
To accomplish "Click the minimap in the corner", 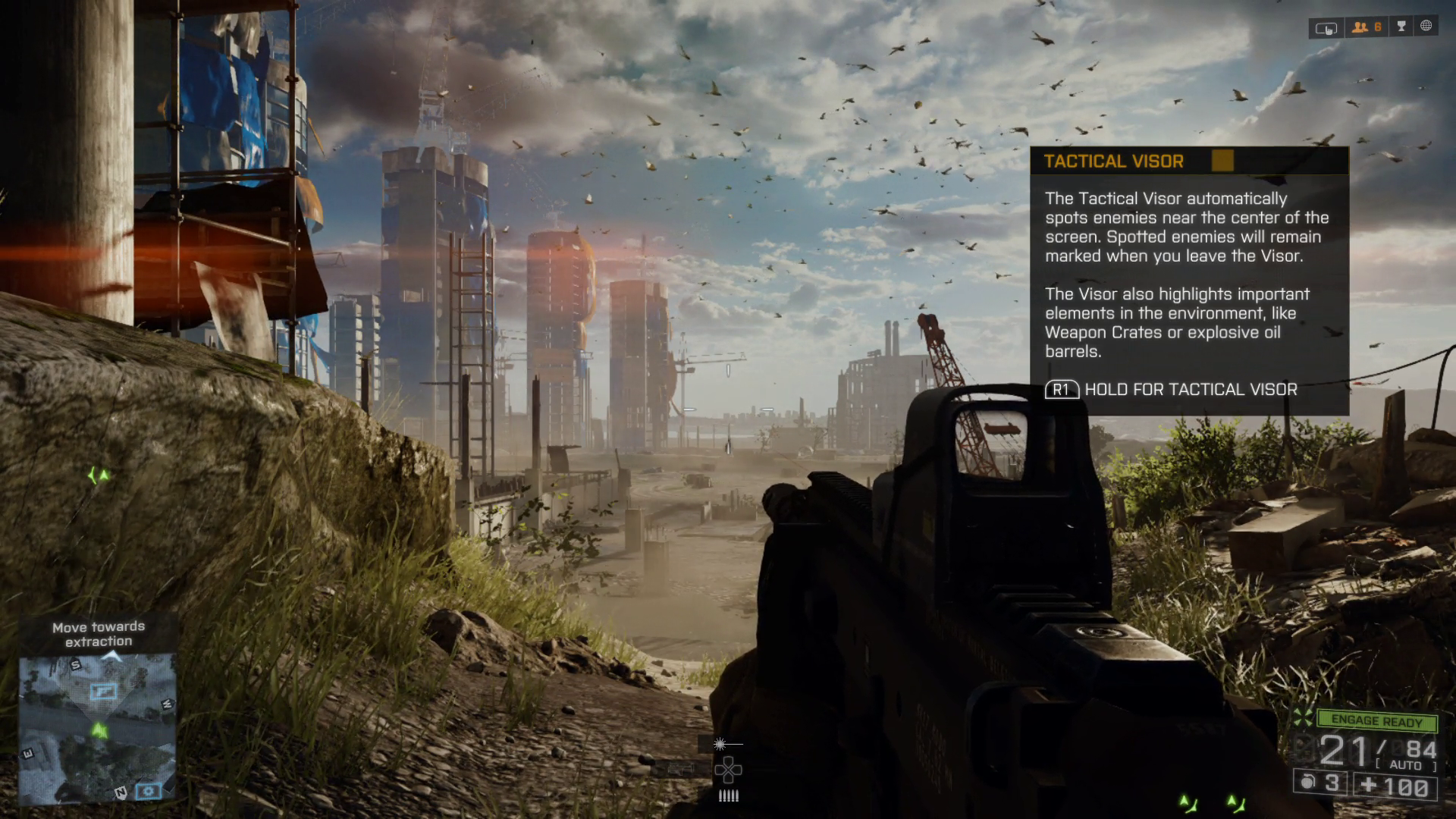I will [x=98, y=728].
